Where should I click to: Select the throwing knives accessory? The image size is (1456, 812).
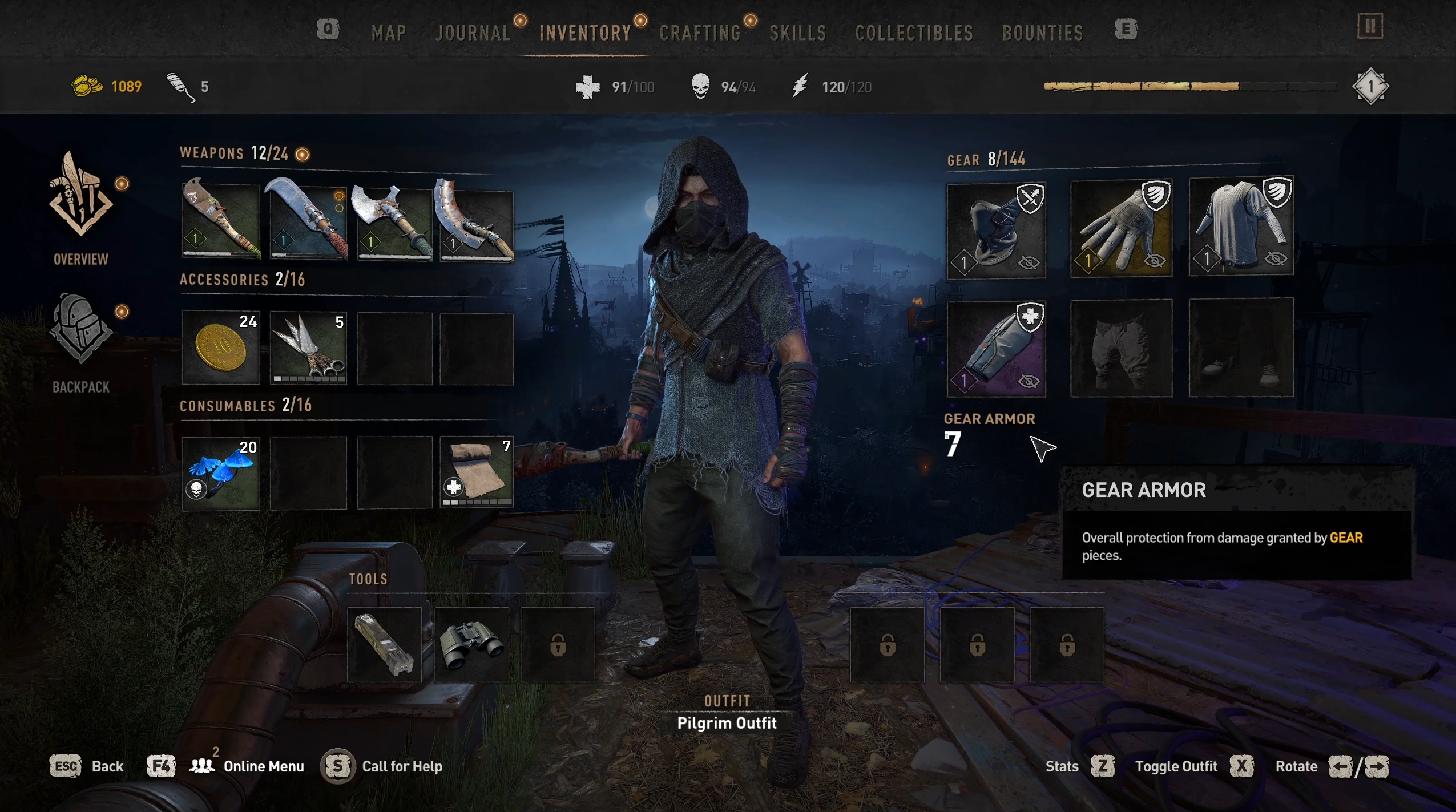click(308, 347)
